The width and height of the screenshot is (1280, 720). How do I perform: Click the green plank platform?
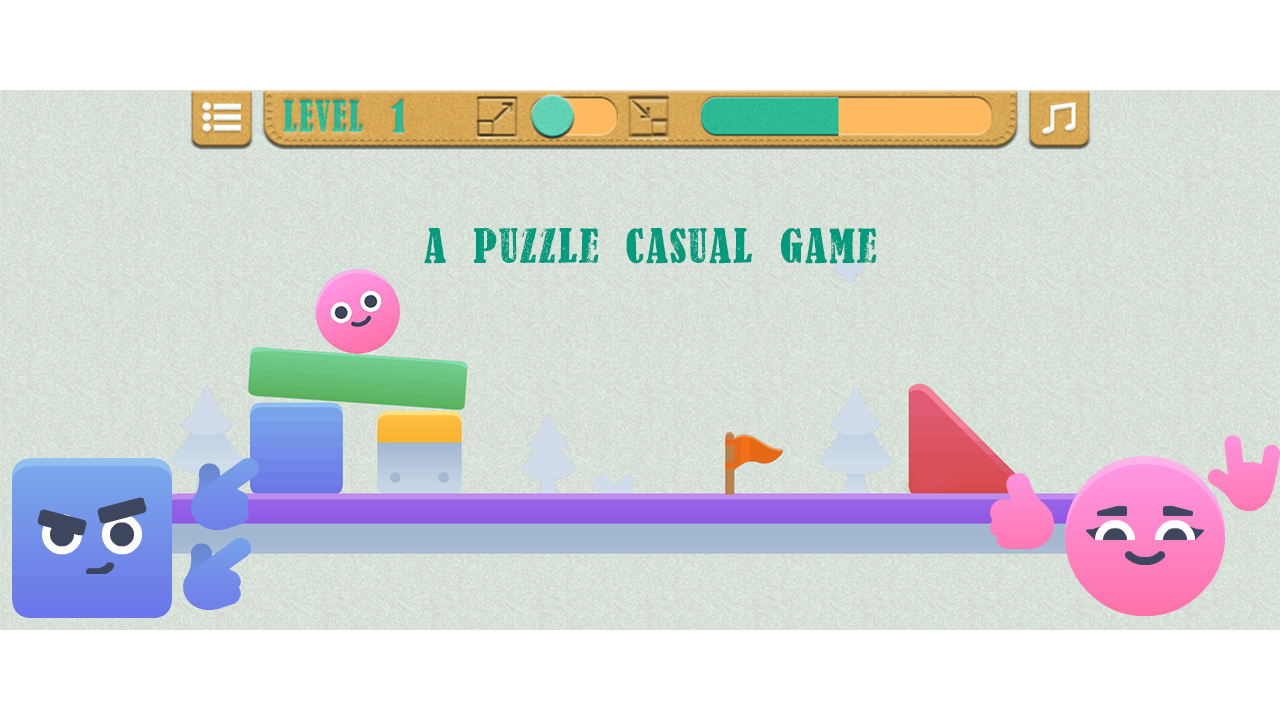[x=358, y=378]
